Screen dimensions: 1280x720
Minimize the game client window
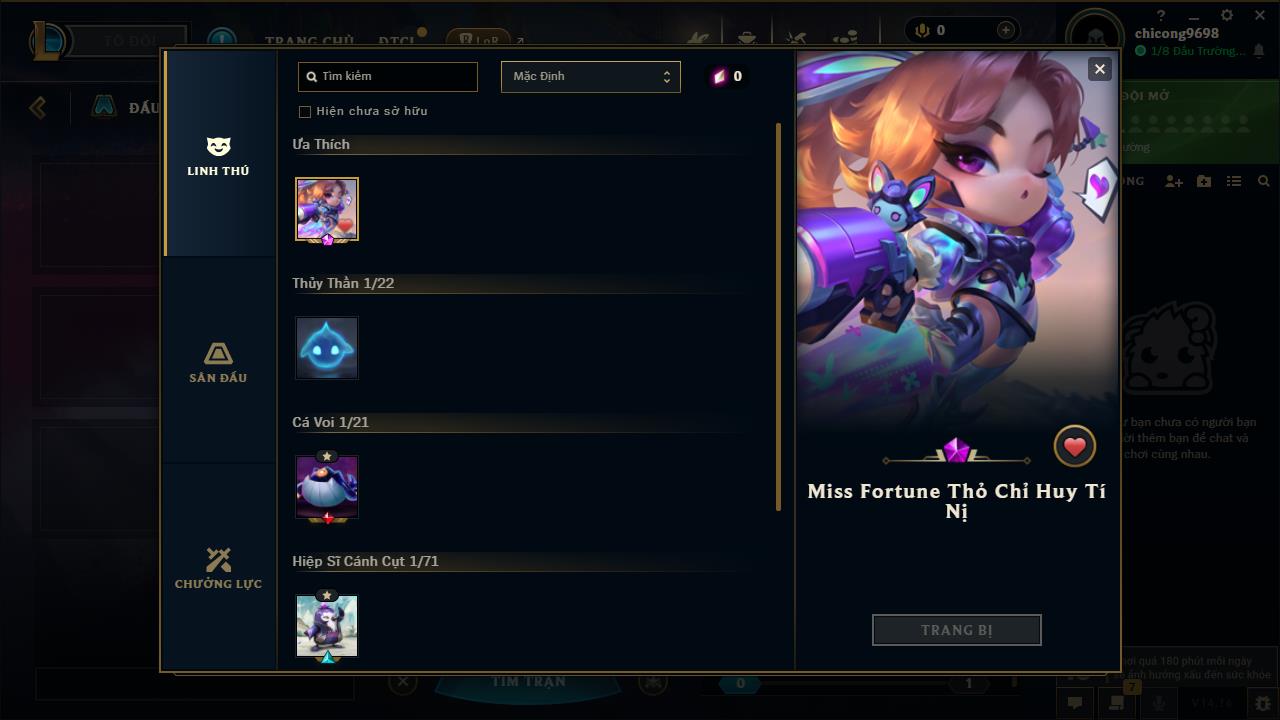[1194, 16]
